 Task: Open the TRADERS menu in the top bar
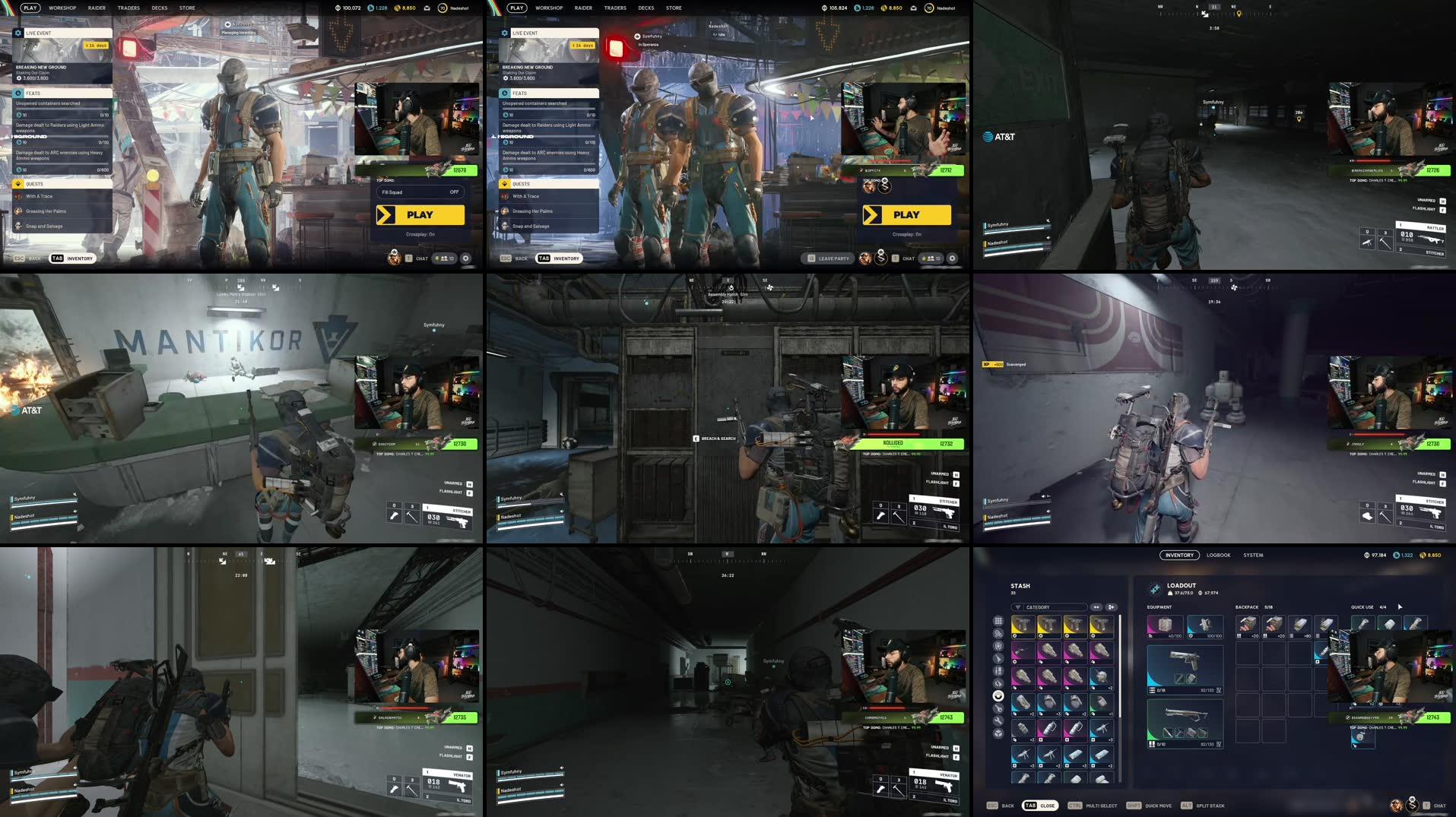click(128, 8)
